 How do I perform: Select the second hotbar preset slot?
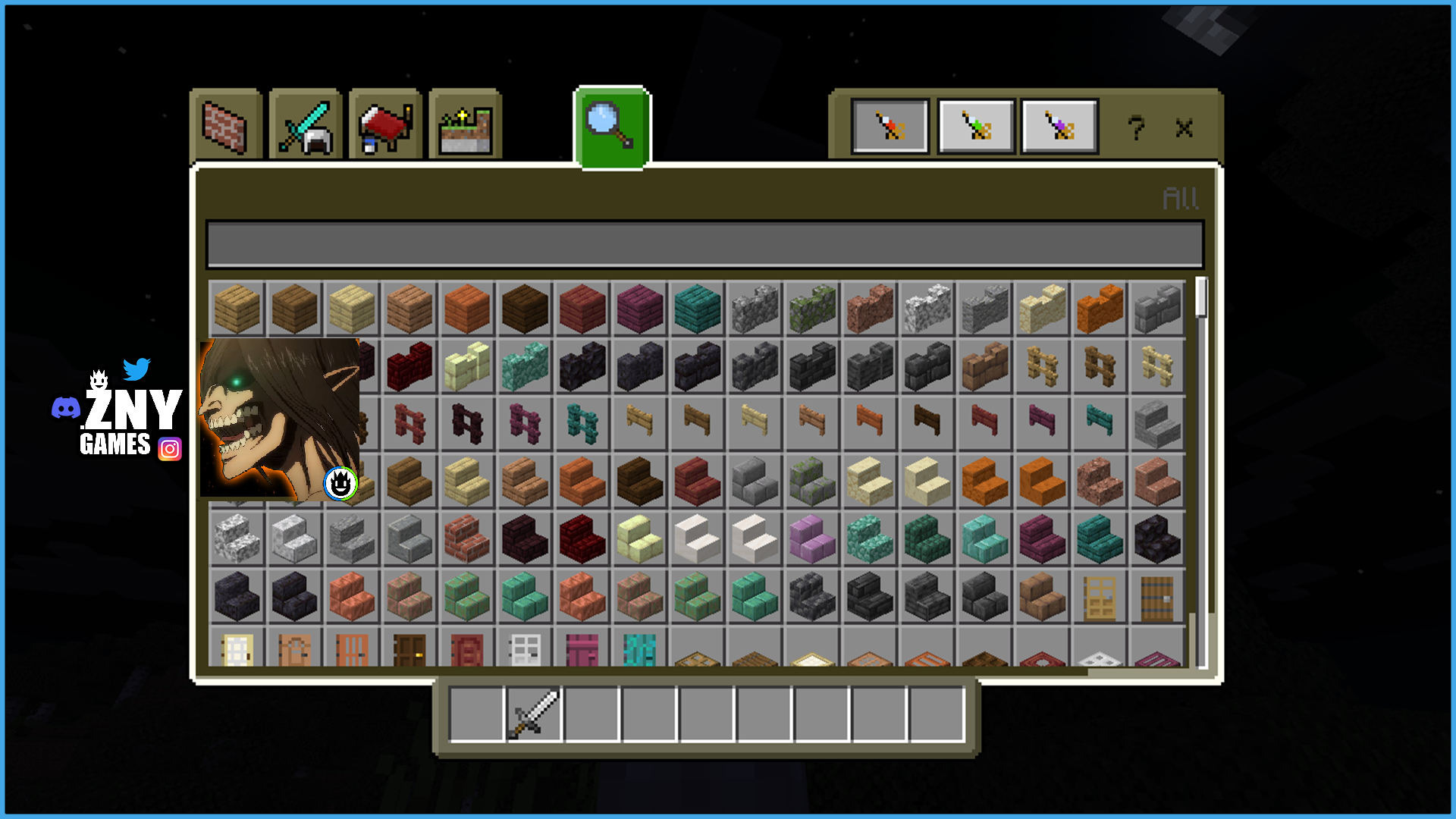coord(975,127)
